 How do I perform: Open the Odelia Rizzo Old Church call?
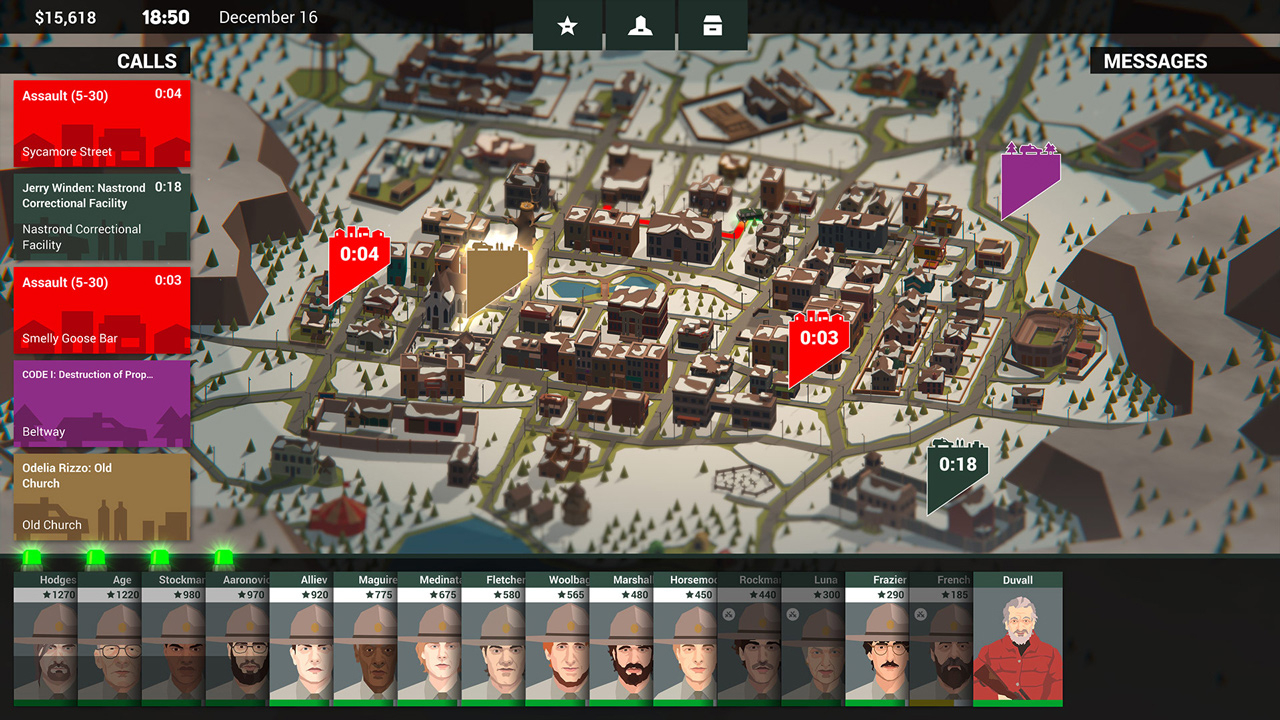pyautogui.click(x=100, y=496)
